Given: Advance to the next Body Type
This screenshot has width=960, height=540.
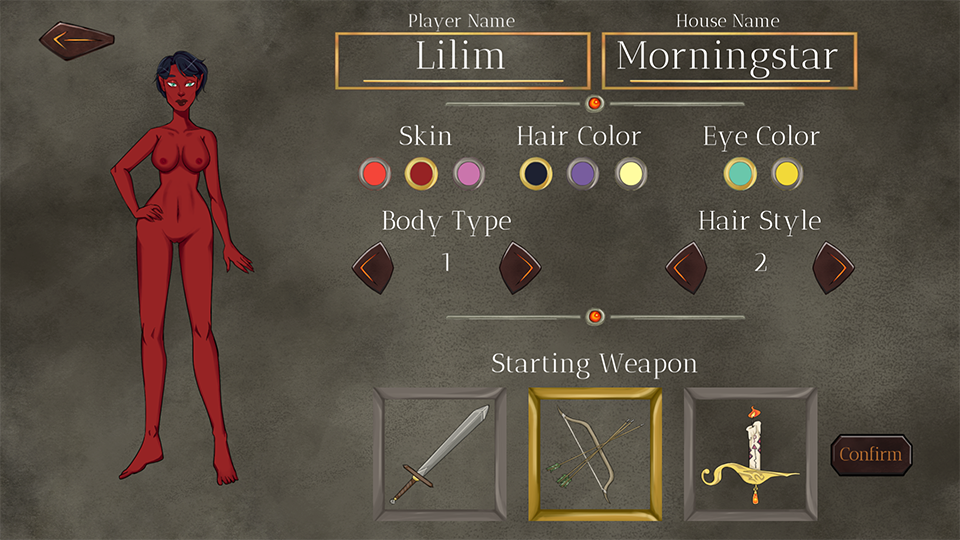Looking at the screenshot, I should pos(520,268).
